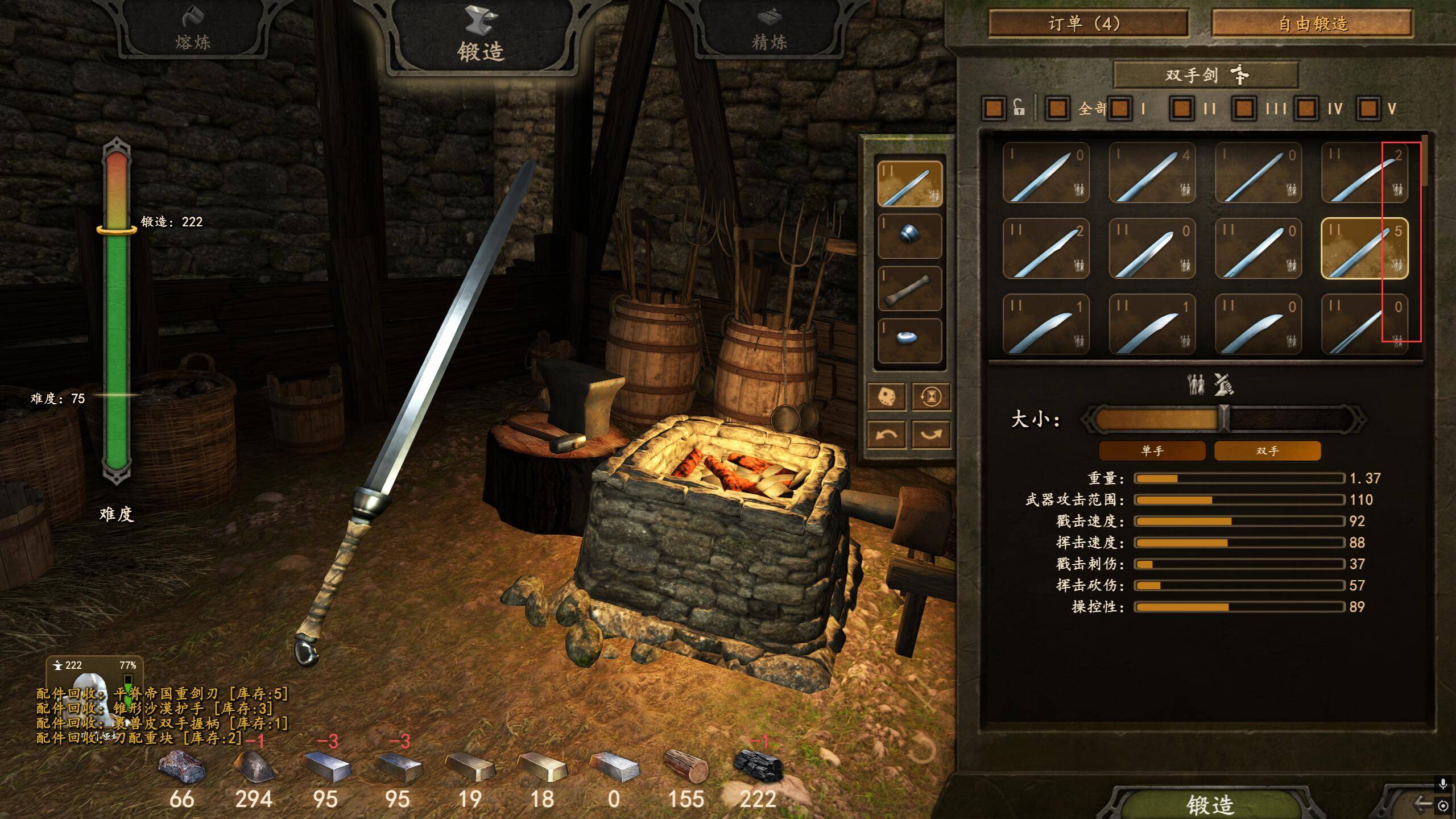Viewport: 1456px width, 819px height.
Task: Redo the design change
Action: tap(931, 435)
